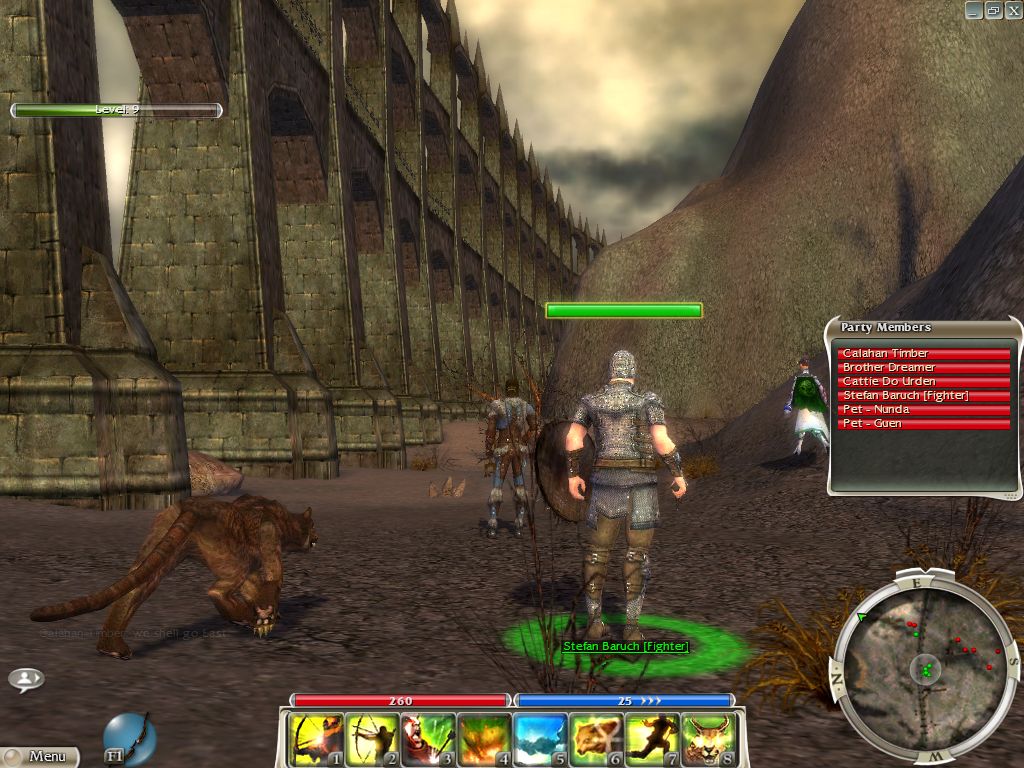Open the Menu button
Viewport: 1024px width, 768px height.
click(40, 757)
